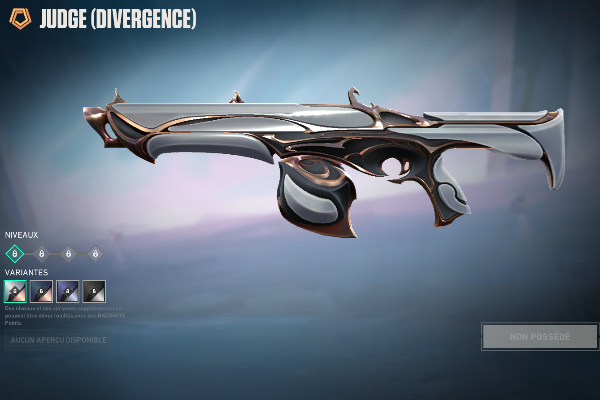The width and height of the screenshot is (600, 400).
Task: Choose the black and silver variant swatch
Action: tap(94, 291)
